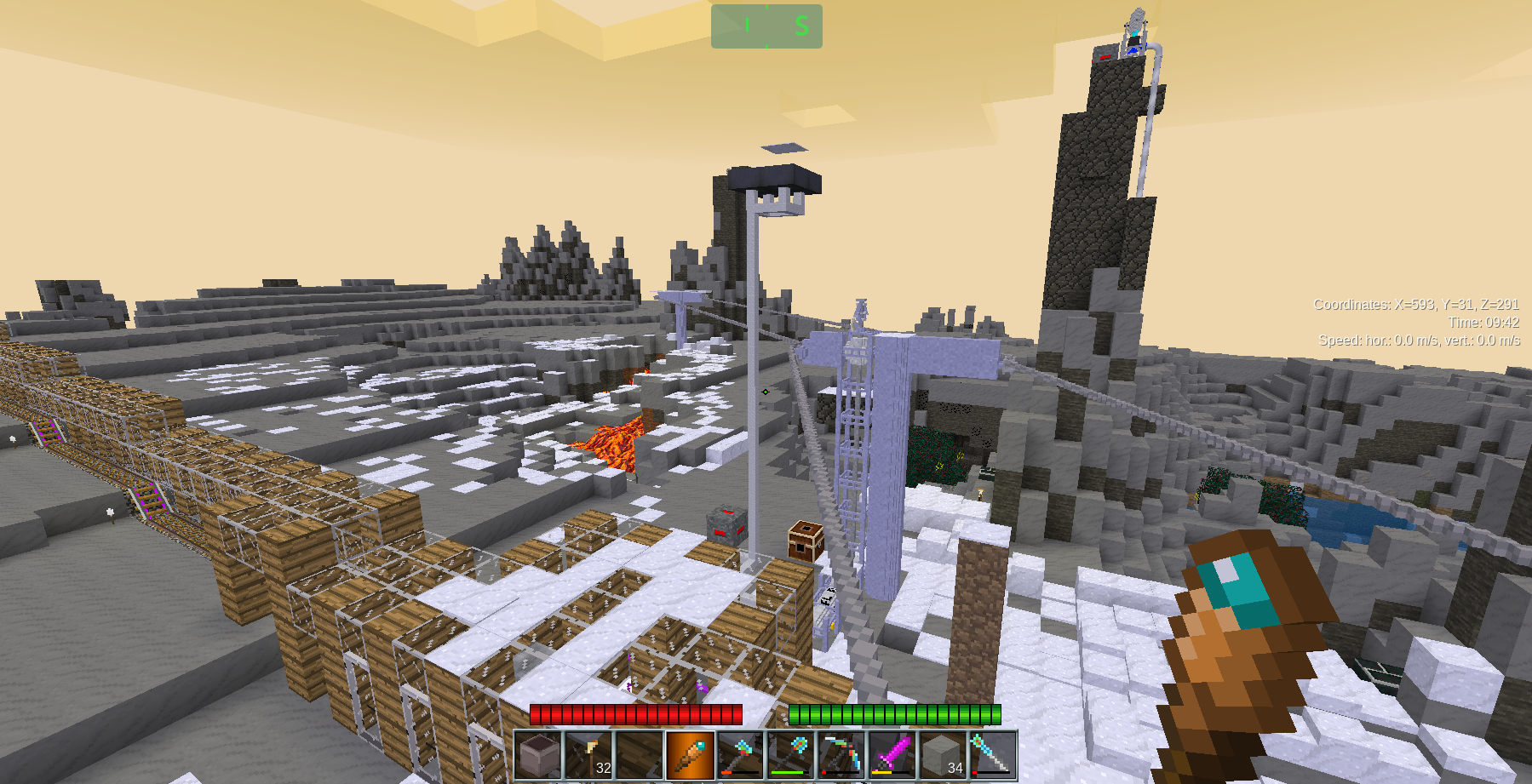The height and width of the screenshot is (784, 1532).
Task: Pick the axe with the green durability bar
Action: (x=790, y=755)
